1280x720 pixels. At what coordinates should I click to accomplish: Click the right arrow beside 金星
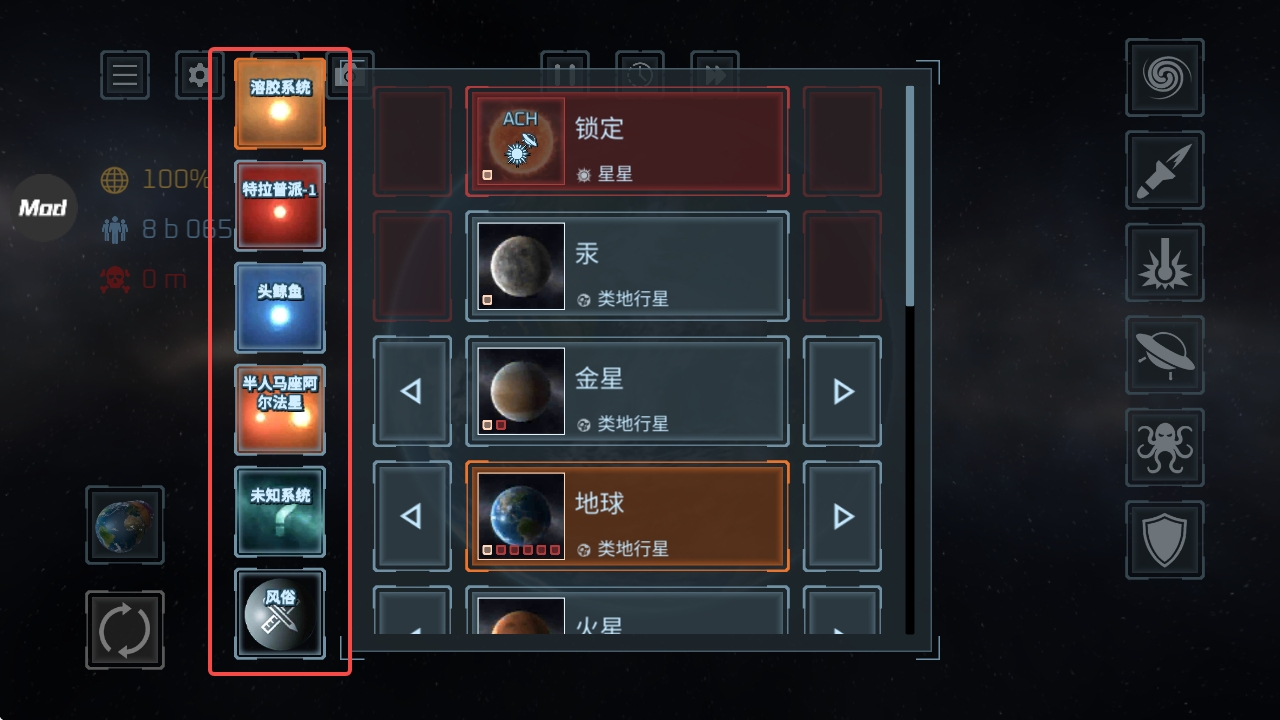[x=841, y=391]
